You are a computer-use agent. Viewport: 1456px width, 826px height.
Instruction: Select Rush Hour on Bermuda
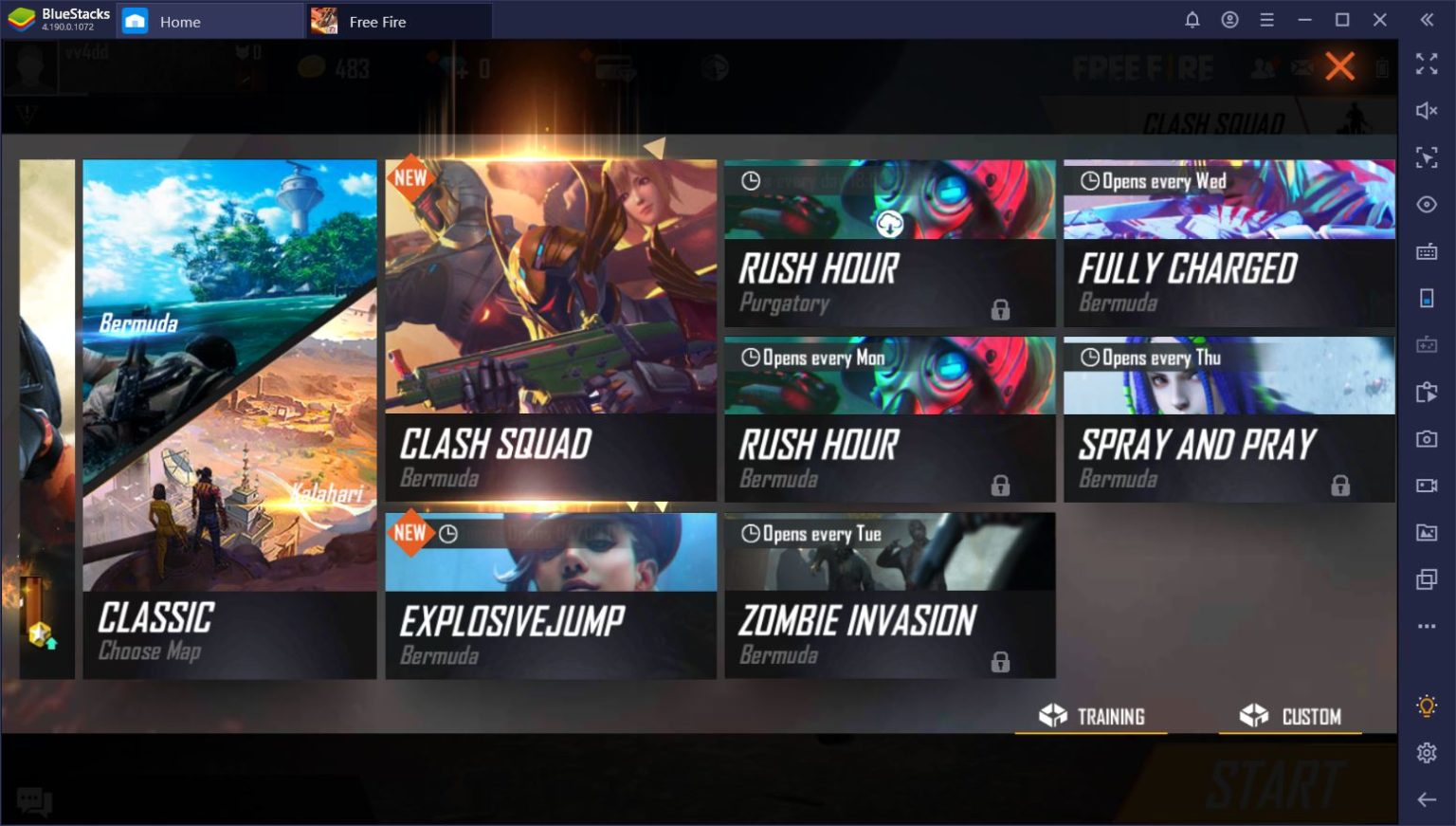[889, 419]
